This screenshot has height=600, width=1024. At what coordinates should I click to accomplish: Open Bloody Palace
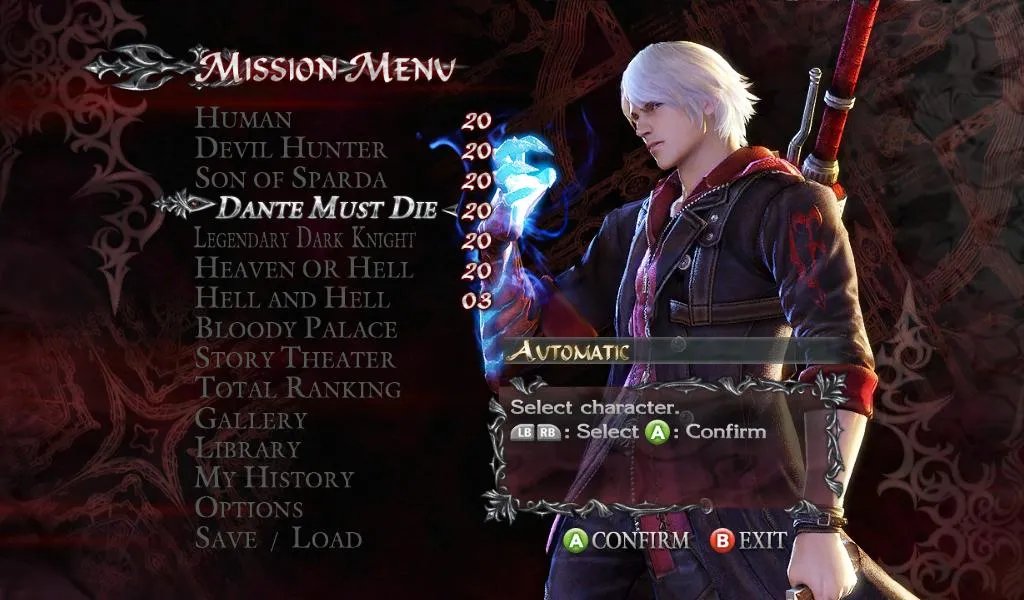(x=296, y=329)
